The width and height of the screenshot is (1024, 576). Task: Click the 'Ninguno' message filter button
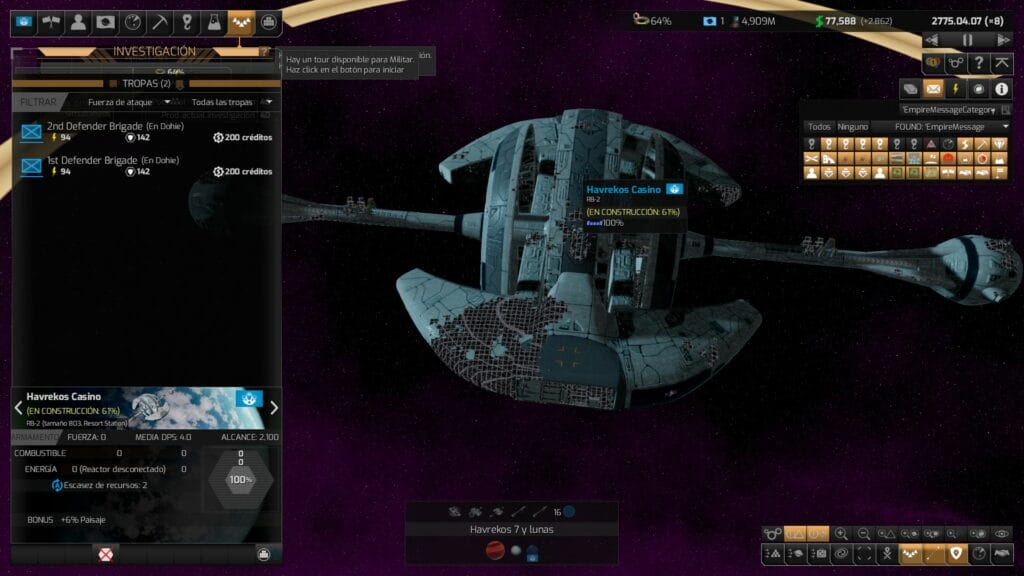coord(852,127)
